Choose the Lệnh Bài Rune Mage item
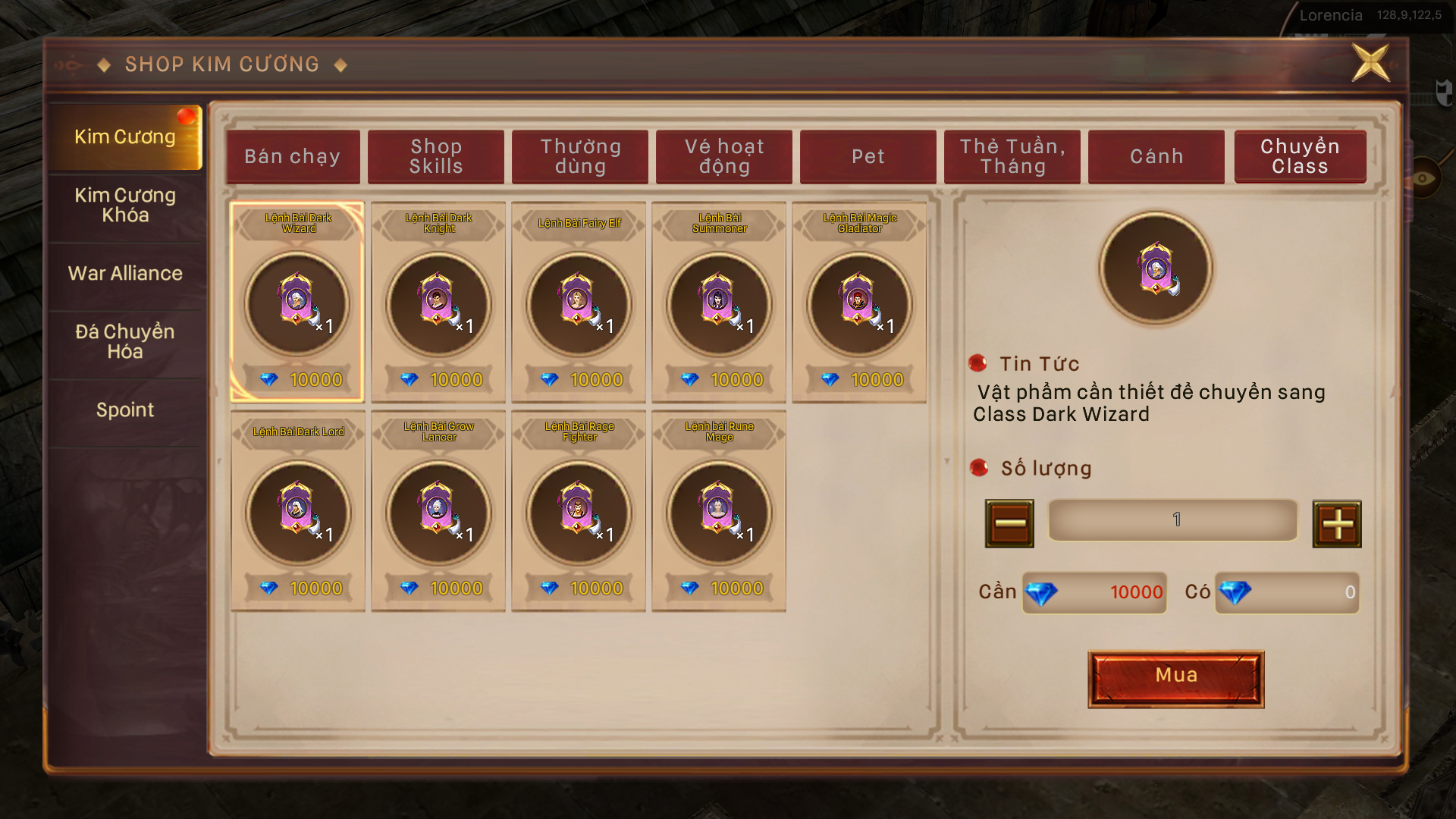Image resolution: width=1456 pixels, height=819 pixels. click(719, 510)
